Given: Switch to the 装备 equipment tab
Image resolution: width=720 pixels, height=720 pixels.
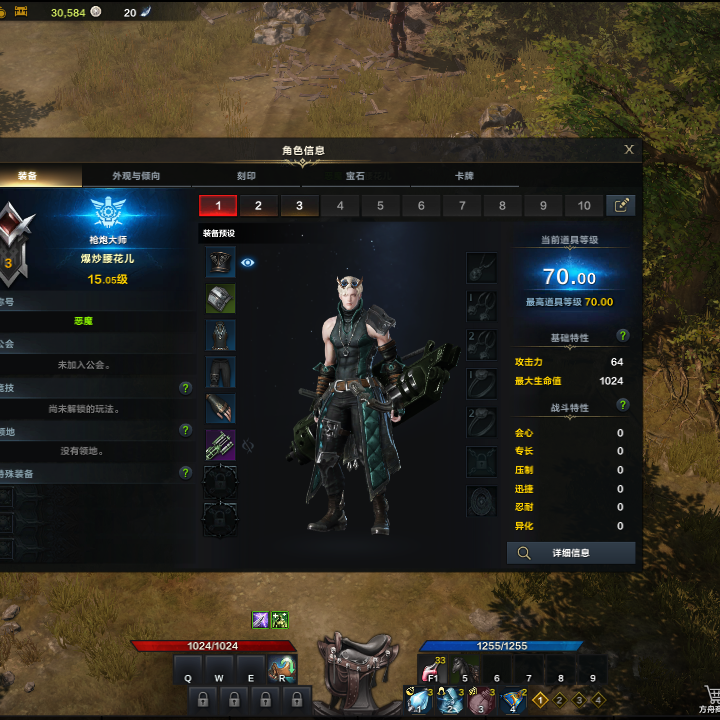Looking at the screenshot, I should [x=28, y=176].
